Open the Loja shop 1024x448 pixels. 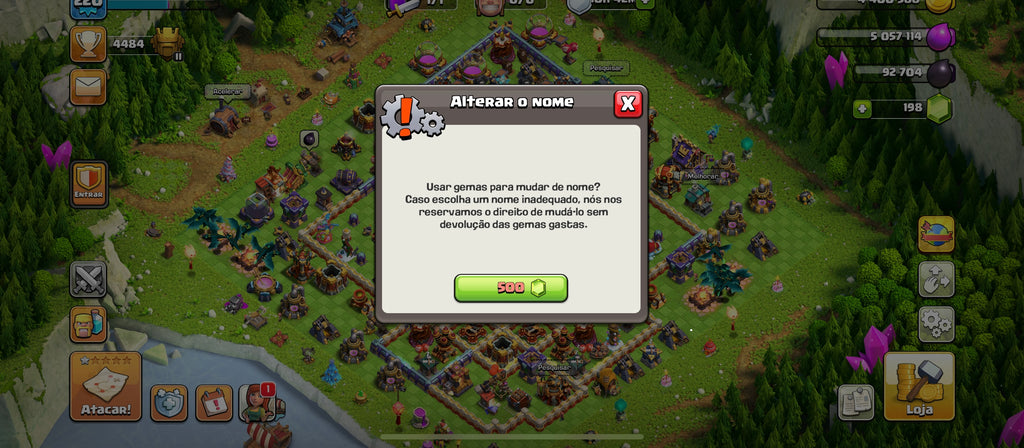click(918, 386)
